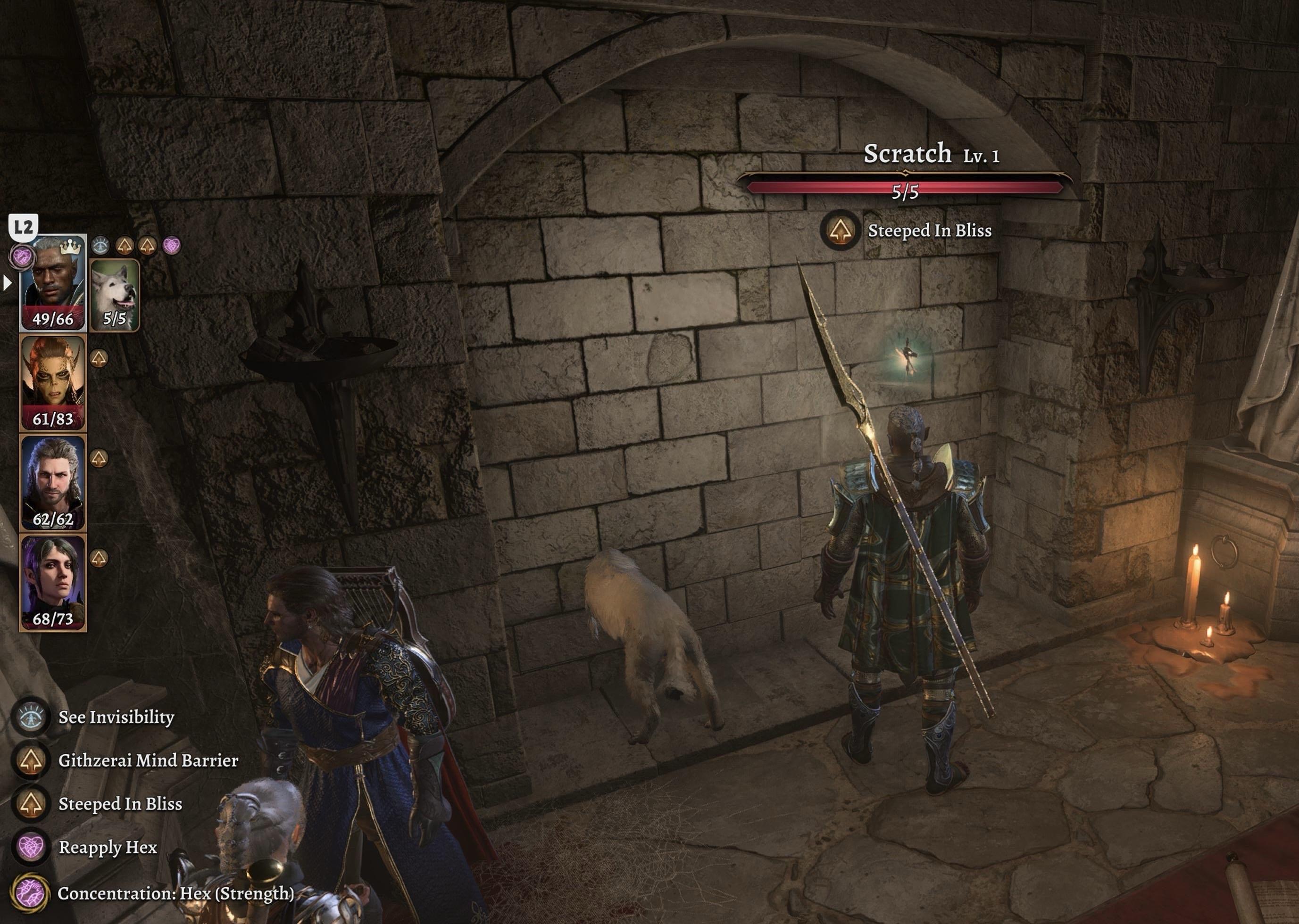Select the dark-skinned leader portrait with crown
This screenshot has height=924, width=1299.
coord(53,283)
